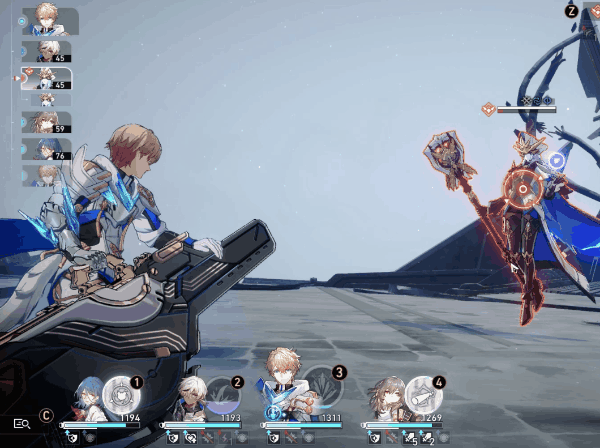Trigger the fourth character's ultimate icon
The width and height of the screenshot is (600, 448).
pos(421,391)
